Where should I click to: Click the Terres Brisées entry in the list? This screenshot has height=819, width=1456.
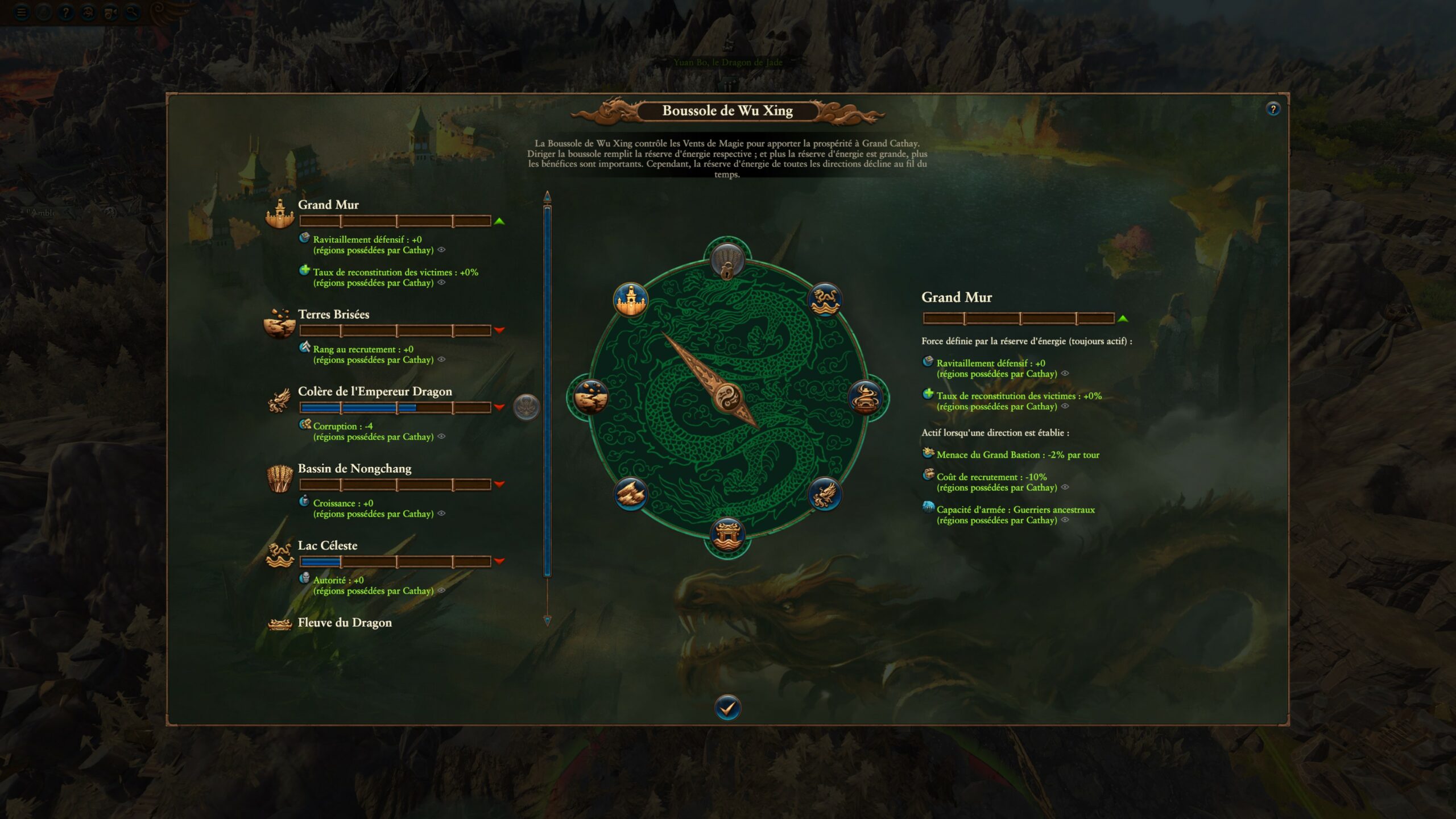click(x=333, y=315)
